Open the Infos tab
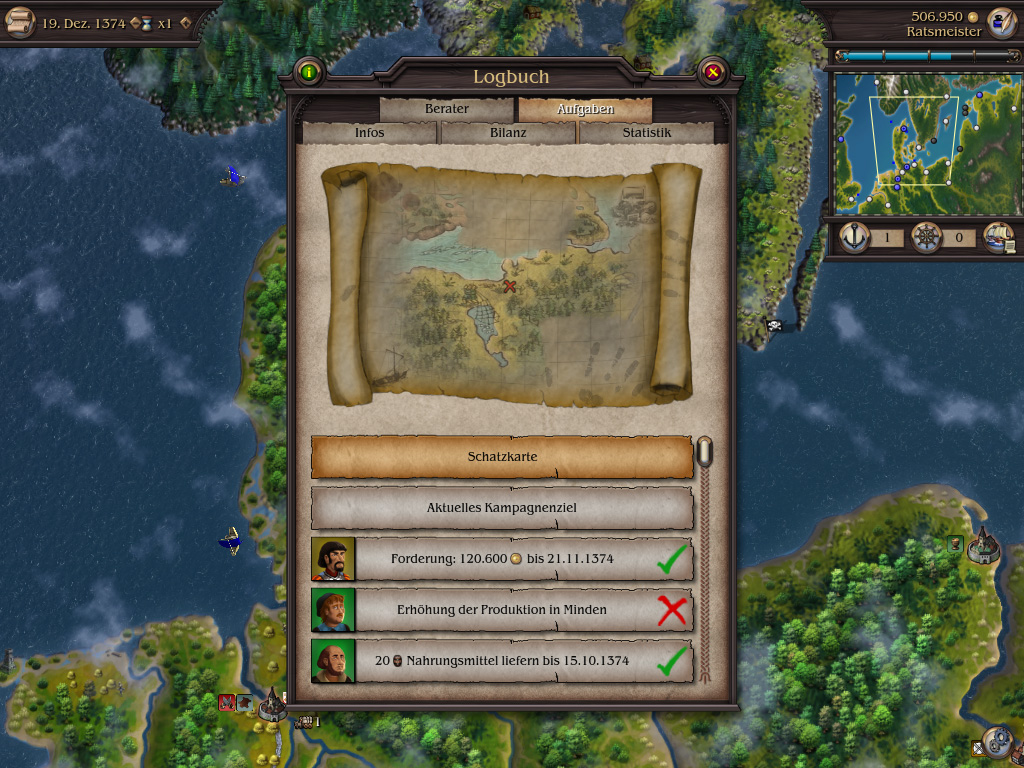 click(x=369, y=133)
